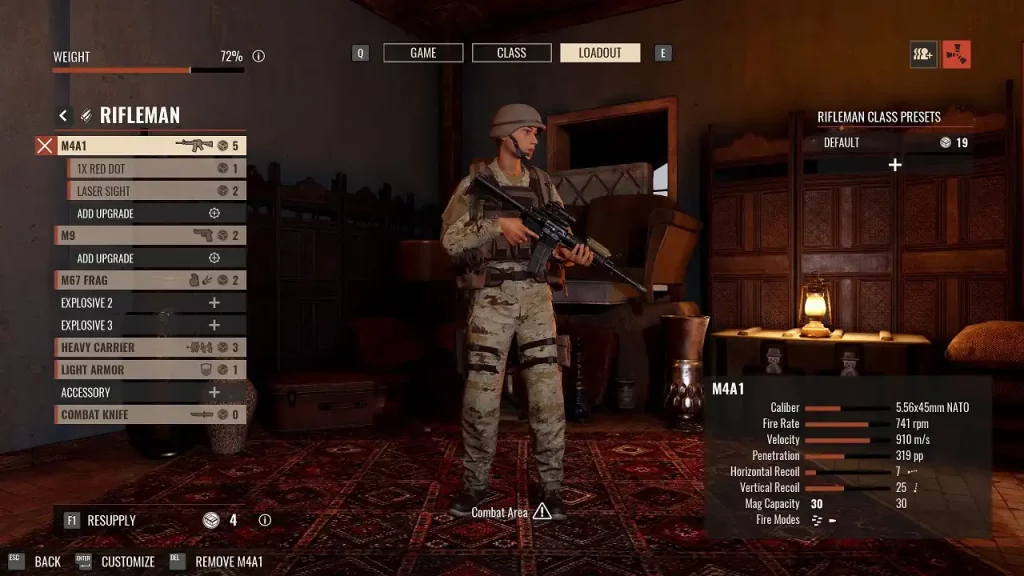Select the Default class preset

click(895, 143)
